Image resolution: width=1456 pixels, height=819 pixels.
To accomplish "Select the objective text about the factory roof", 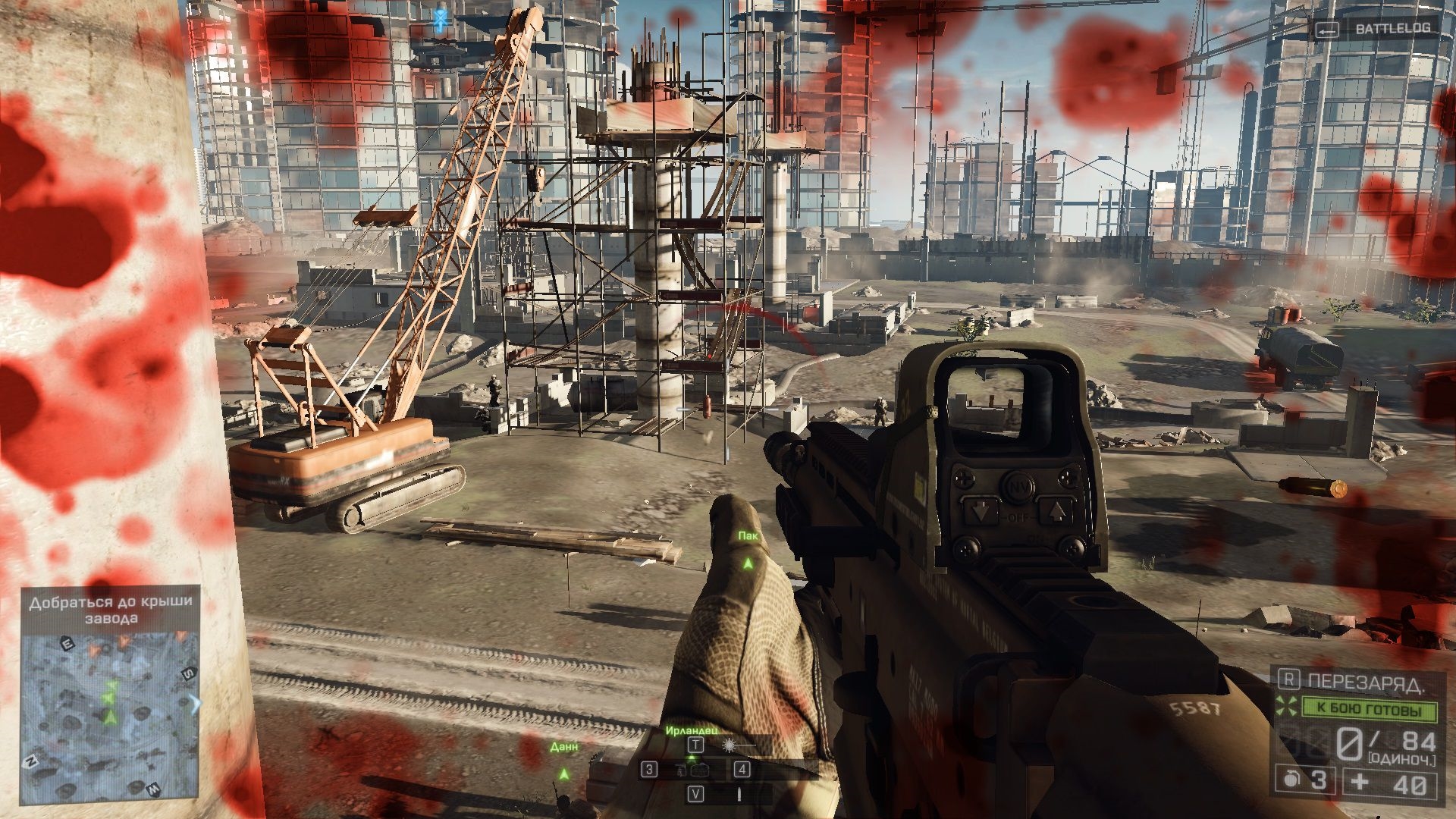I will tap(111, 610).
